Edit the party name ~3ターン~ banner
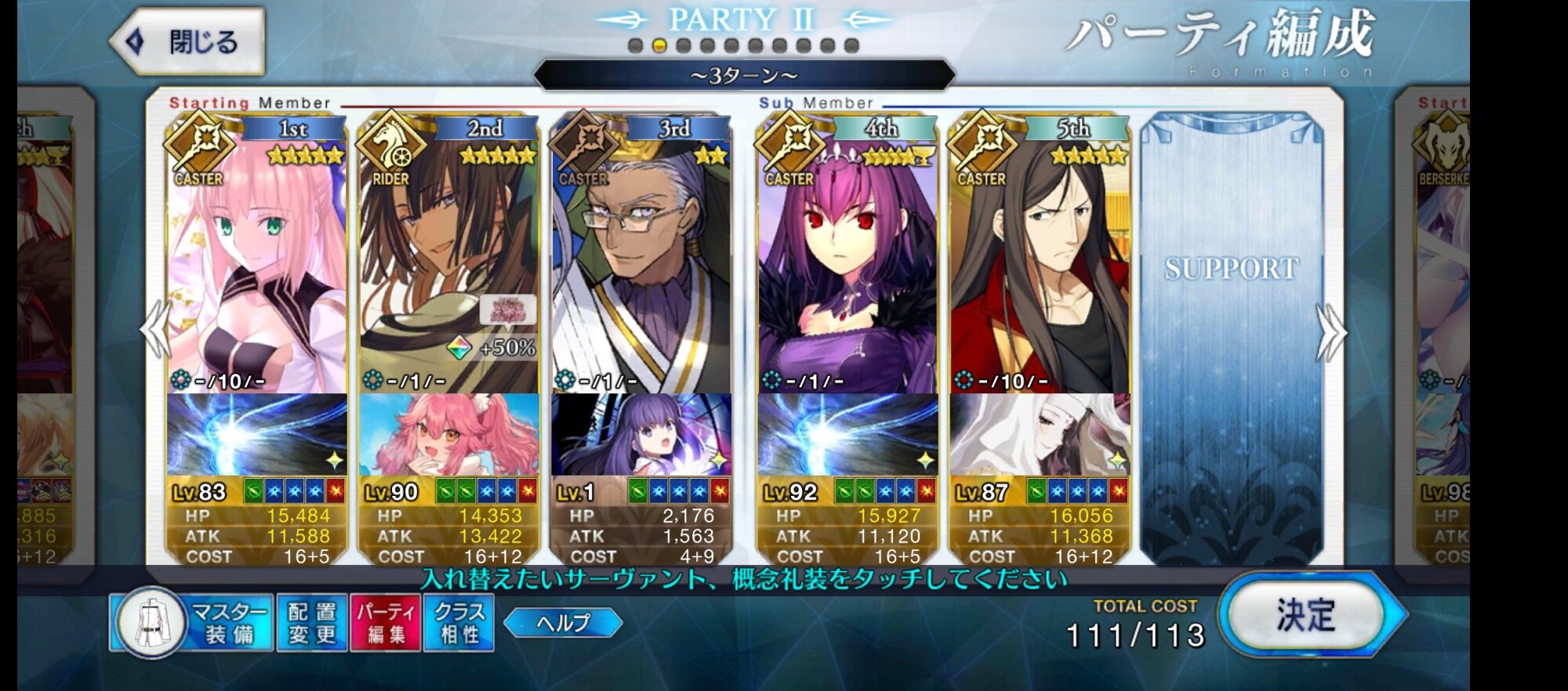 (x=743, y=76)
